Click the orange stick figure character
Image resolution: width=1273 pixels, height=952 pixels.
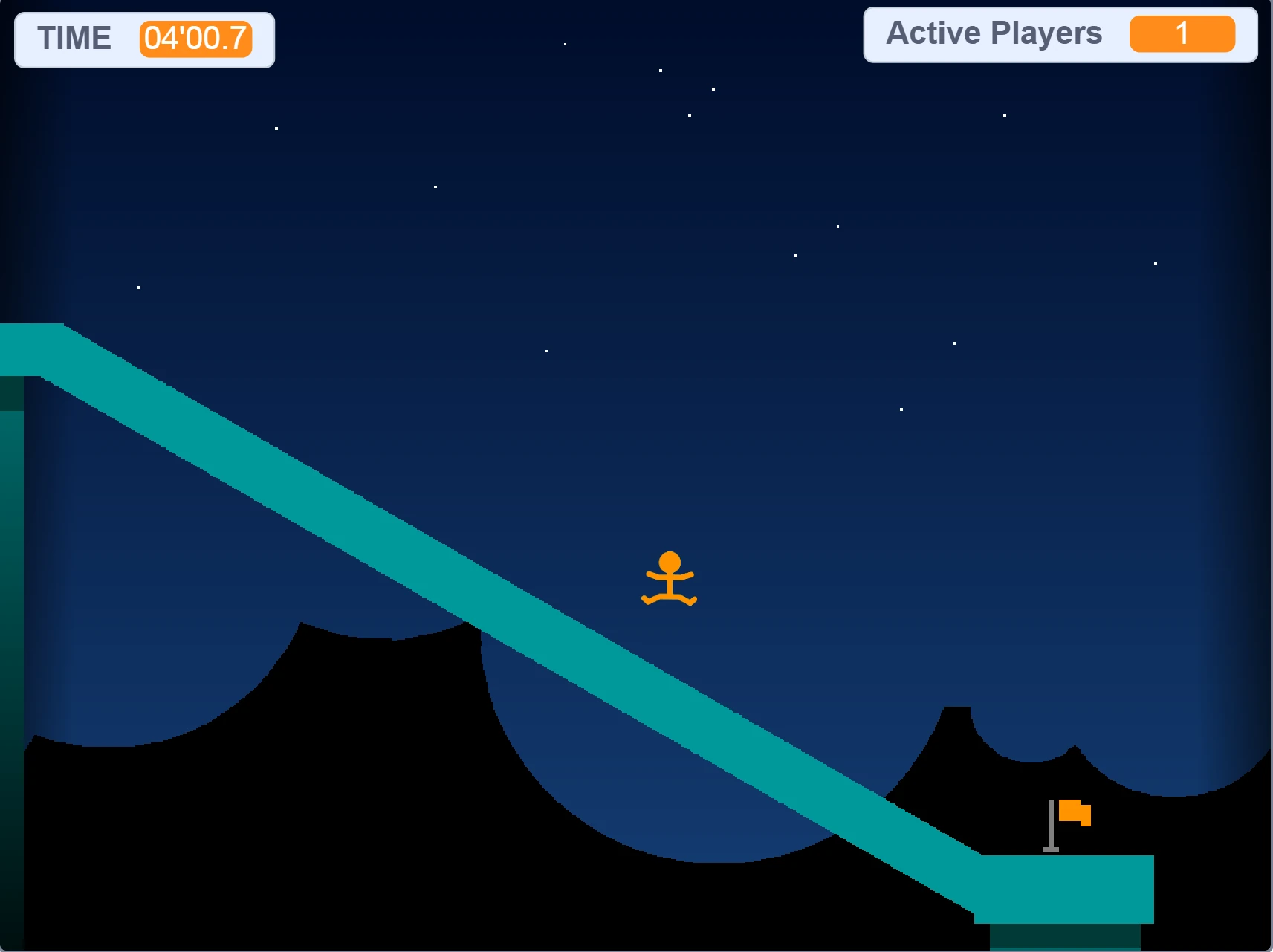(x=670, y=580)
